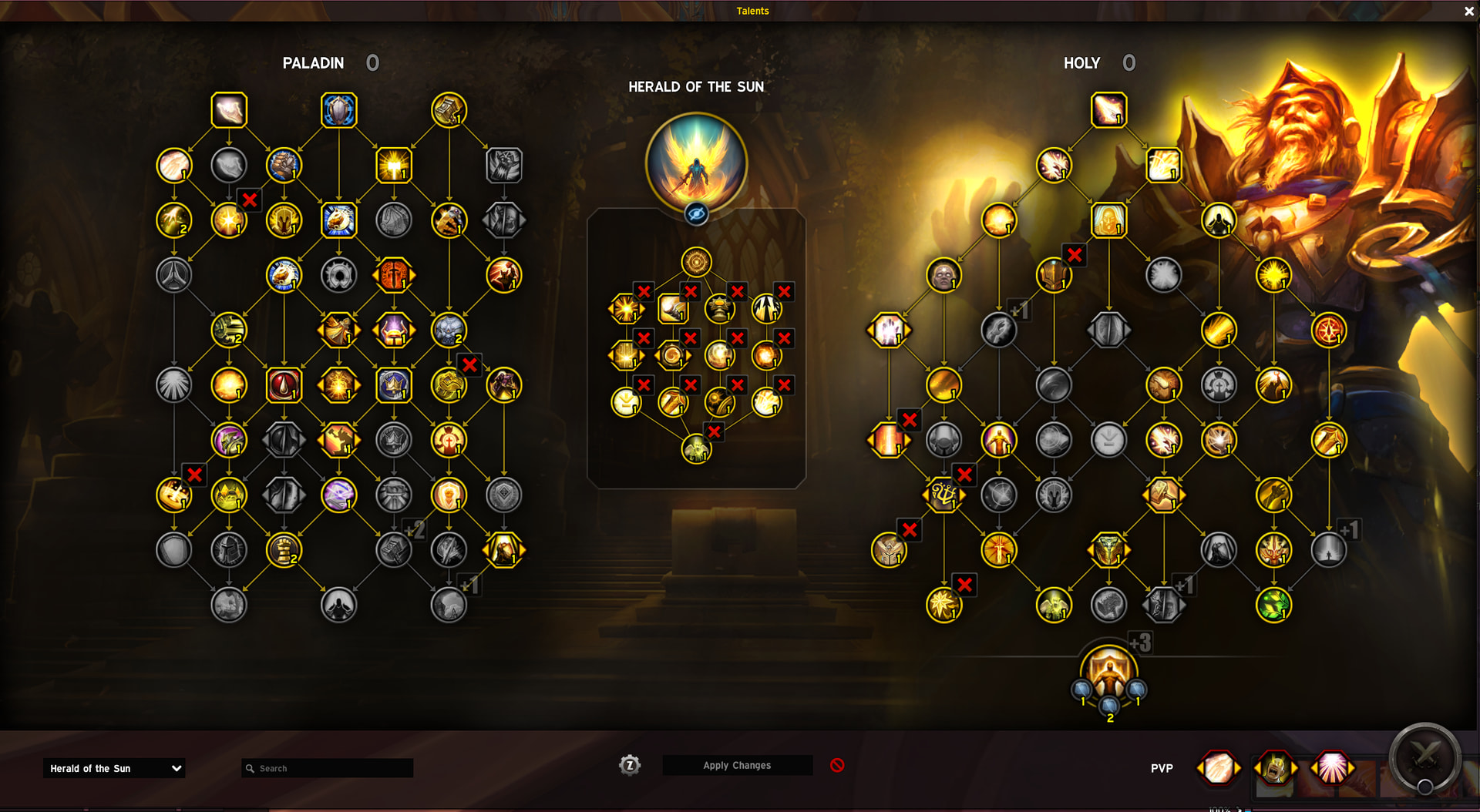Select the first PVP talent slot
The height and width of the screenshot is (812, 1480).
tap(1218, 768)
